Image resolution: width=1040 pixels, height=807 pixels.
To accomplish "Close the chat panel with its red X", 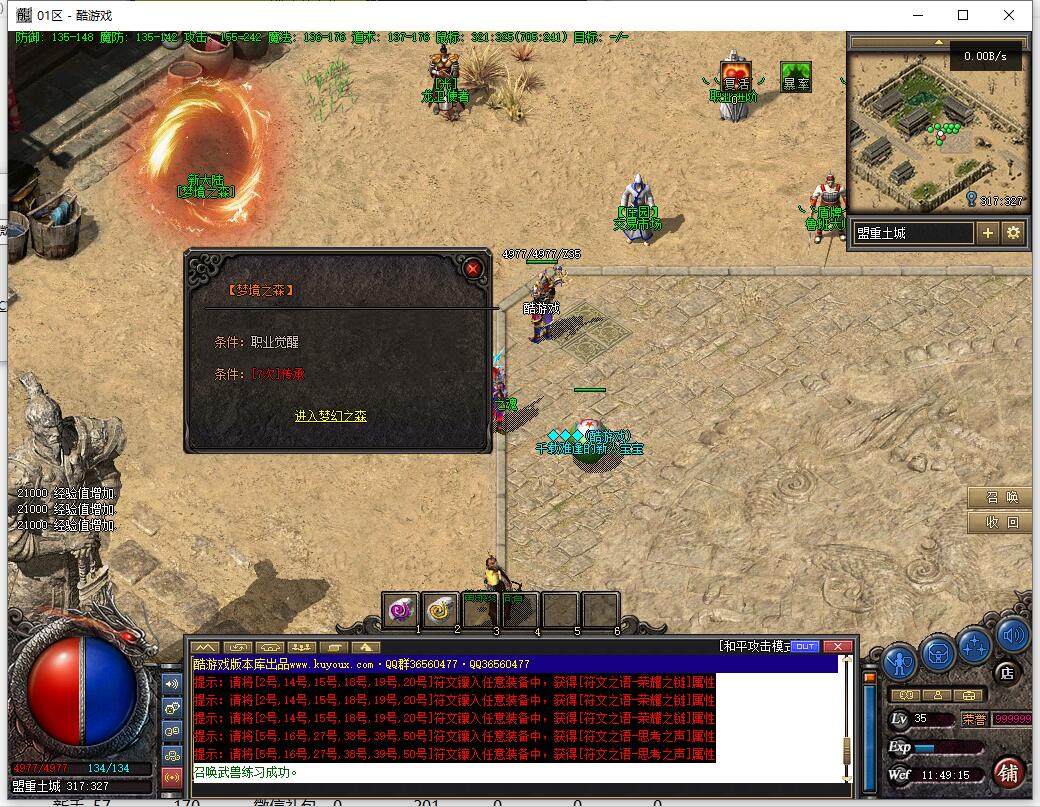I will (837, 647).
